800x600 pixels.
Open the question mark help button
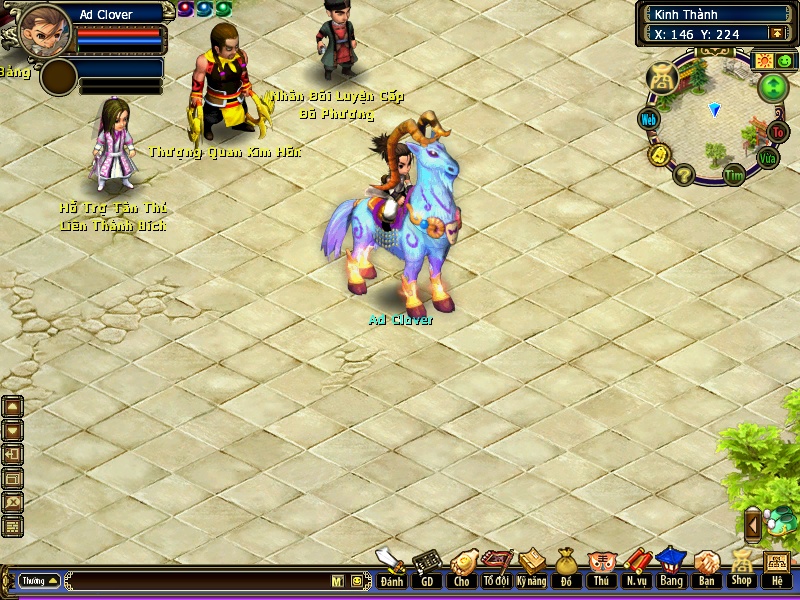tap(684, 176)
